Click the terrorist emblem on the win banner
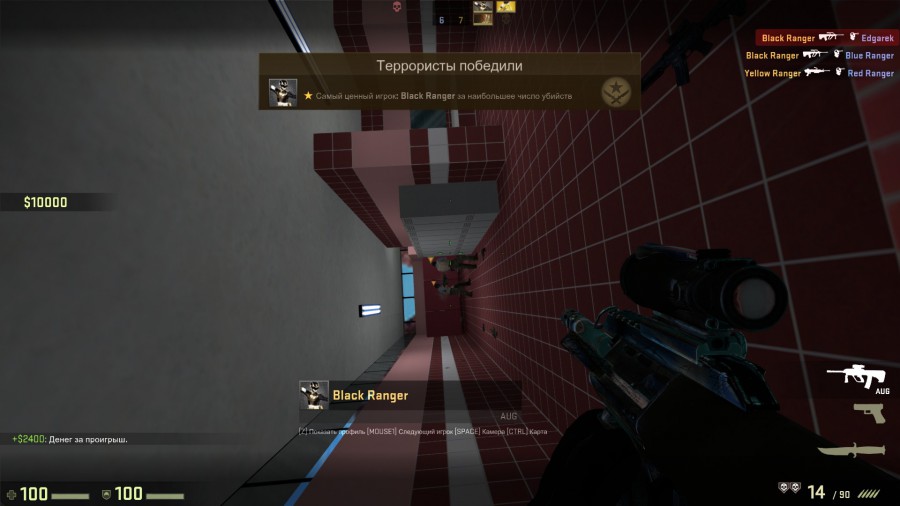900x506 pixels. pyautogui.click(x=615, y=93)
